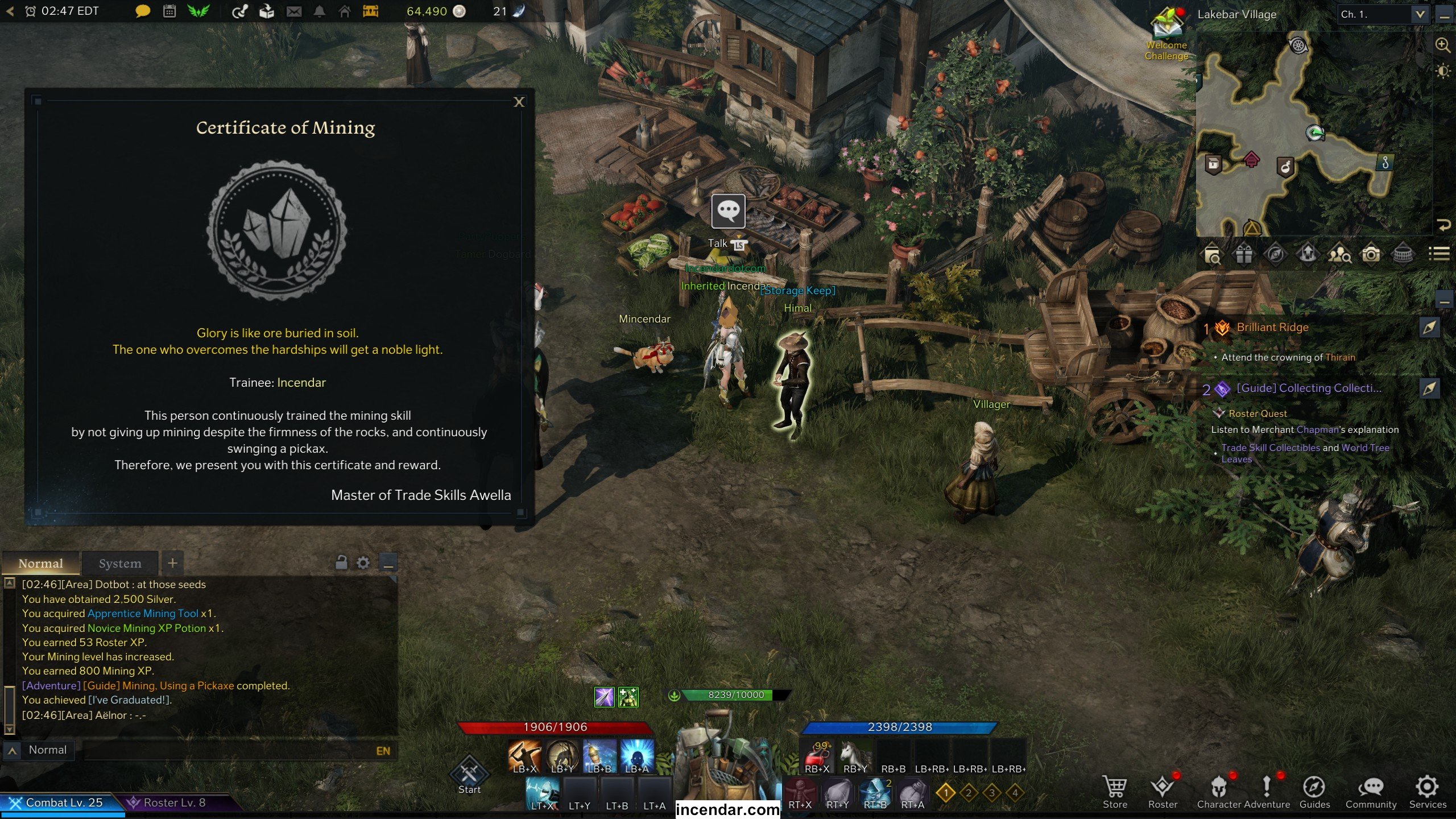Click the chat message input field
This screenshot has width=1456, height=819.
227,751
